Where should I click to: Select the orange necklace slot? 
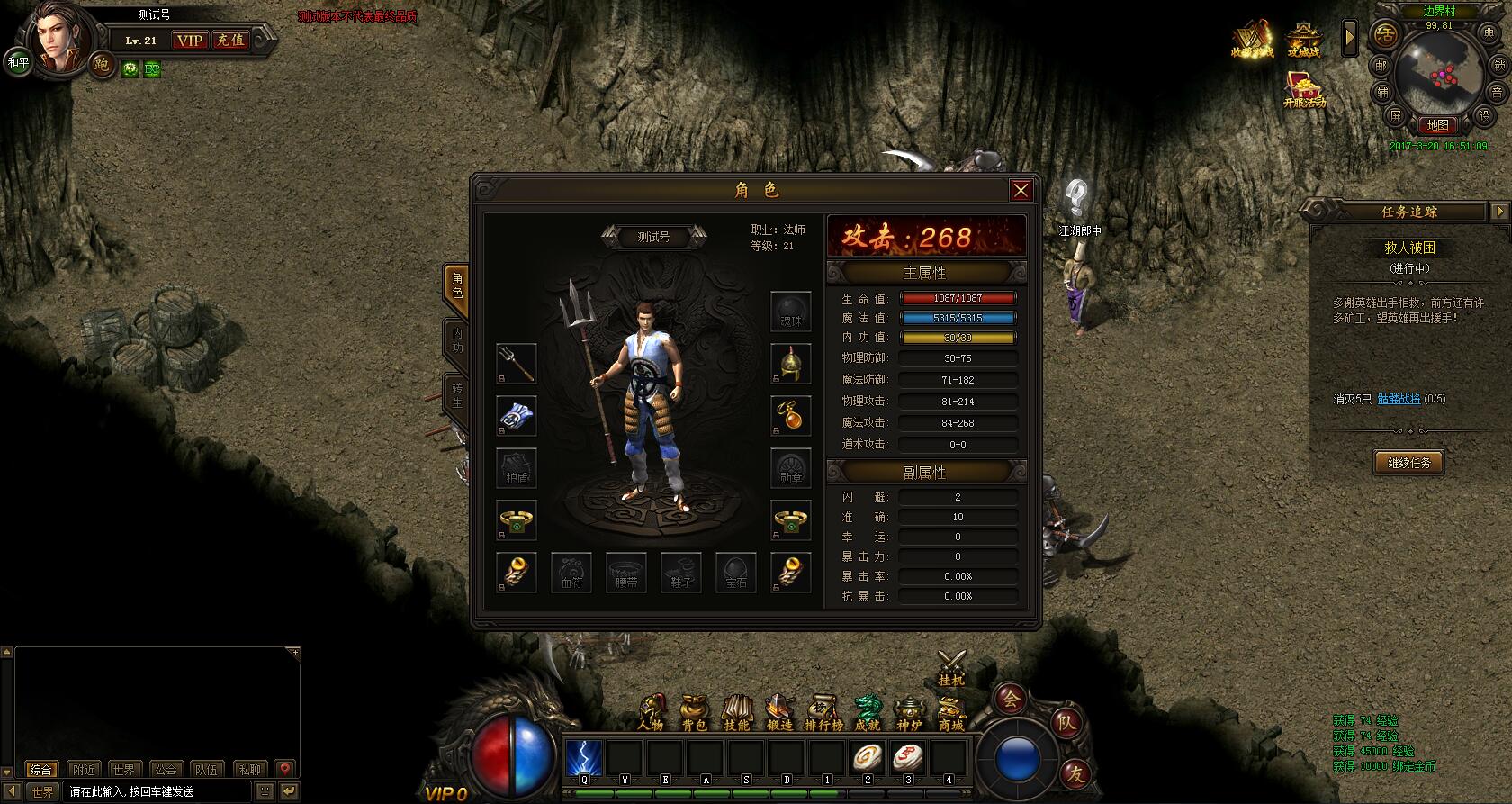click(790, 415)
